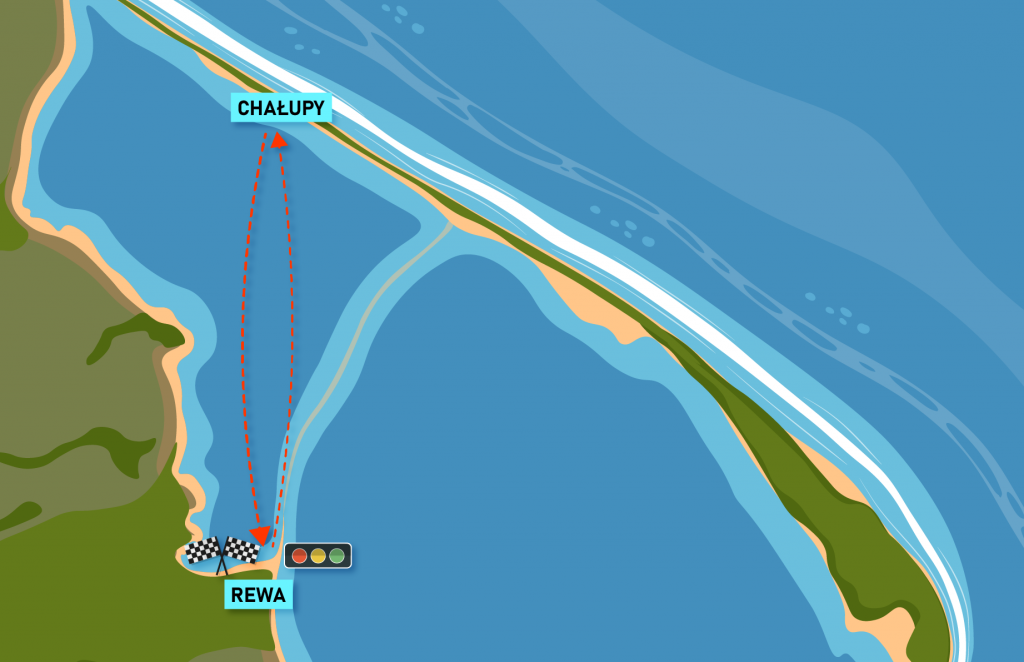Select the Chałupy location label
The width and height of the screenshot is (1024, 662).
click(281, 108)
